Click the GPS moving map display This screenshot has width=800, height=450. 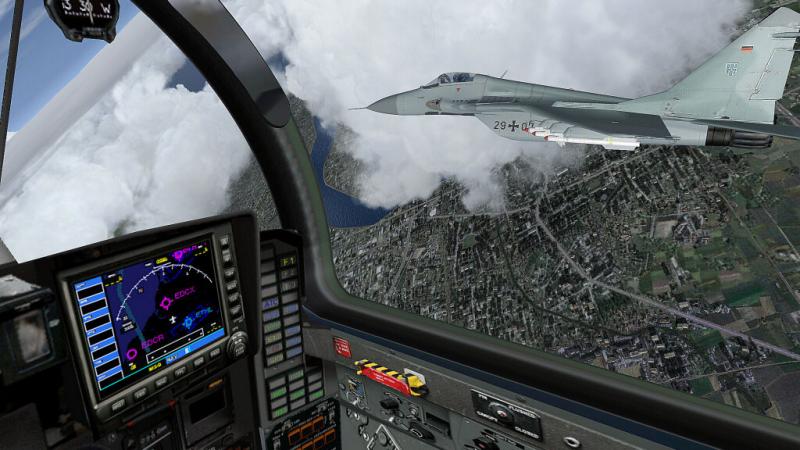tap(158, 312)
